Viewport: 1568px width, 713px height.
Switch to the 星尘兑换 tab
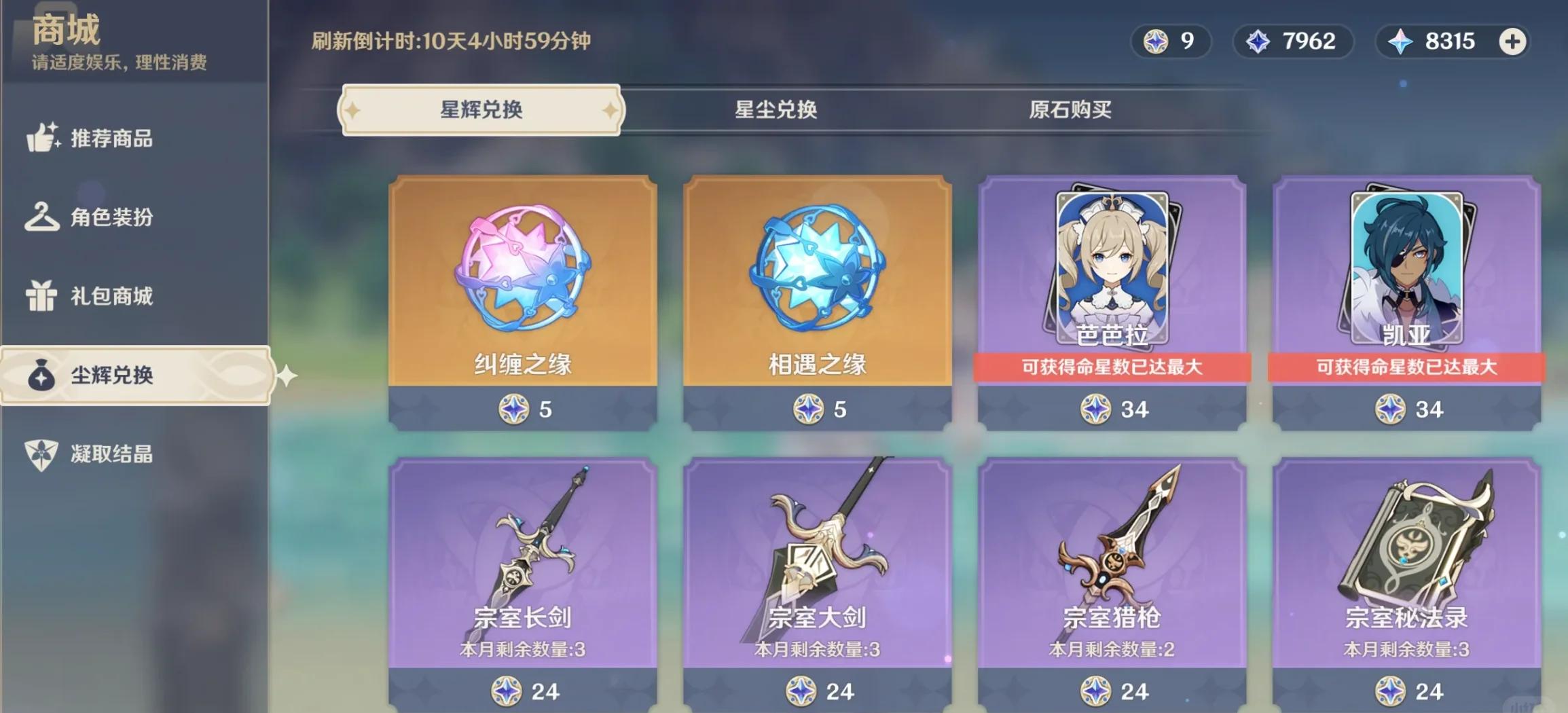click(x=776, y=110)
